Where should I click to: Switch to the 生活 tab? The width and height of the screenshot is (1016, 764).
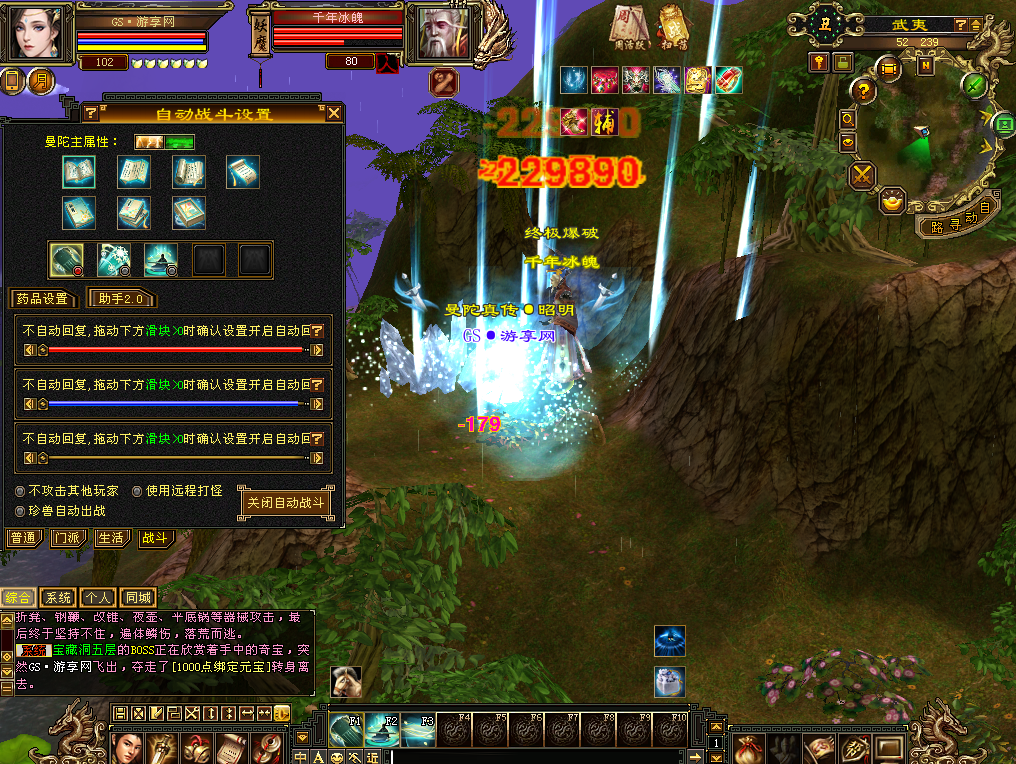pos(111,538)
